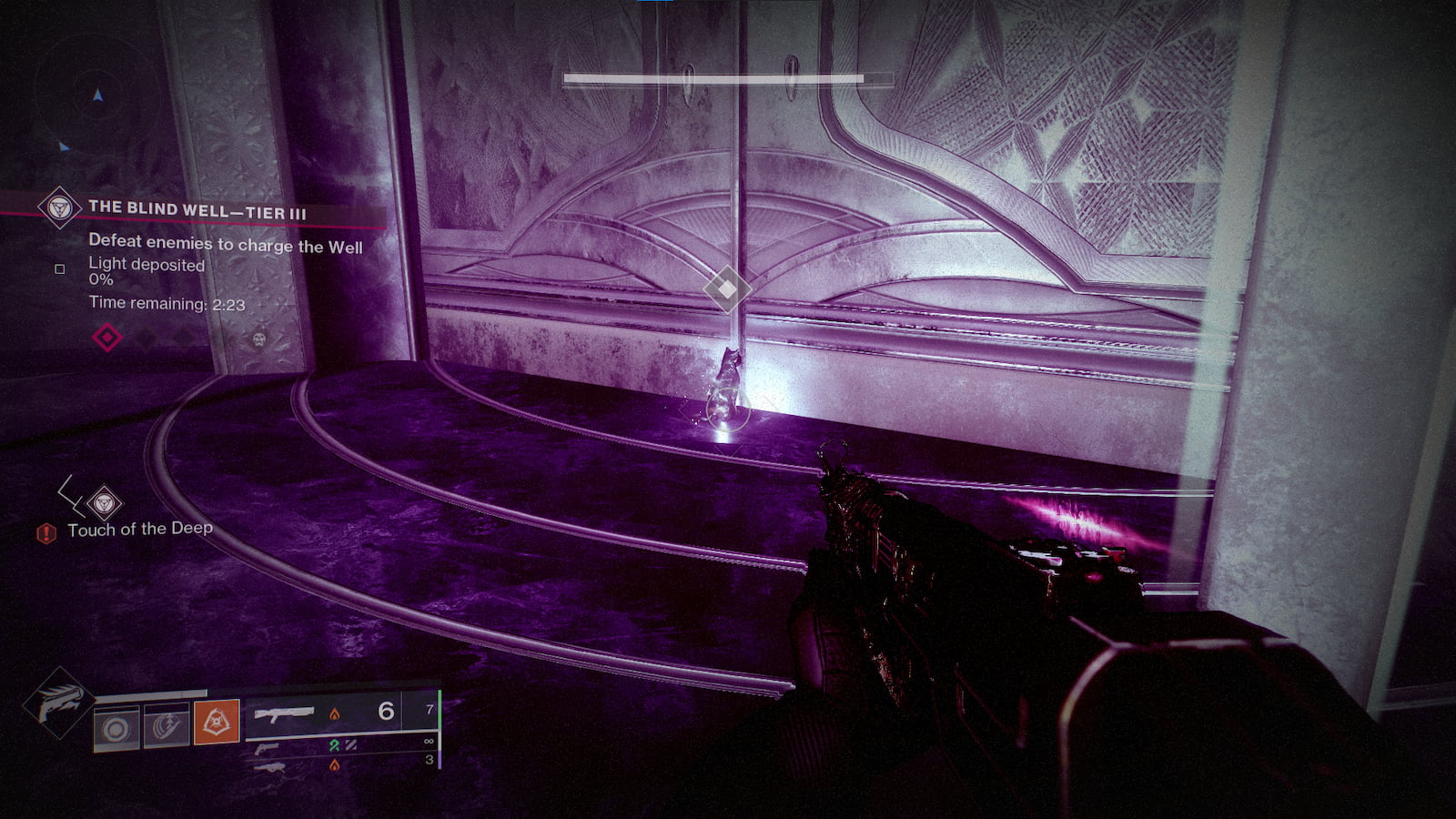Click the Touch of the Deep modifier icon
1456x819 pixels.
103,501
